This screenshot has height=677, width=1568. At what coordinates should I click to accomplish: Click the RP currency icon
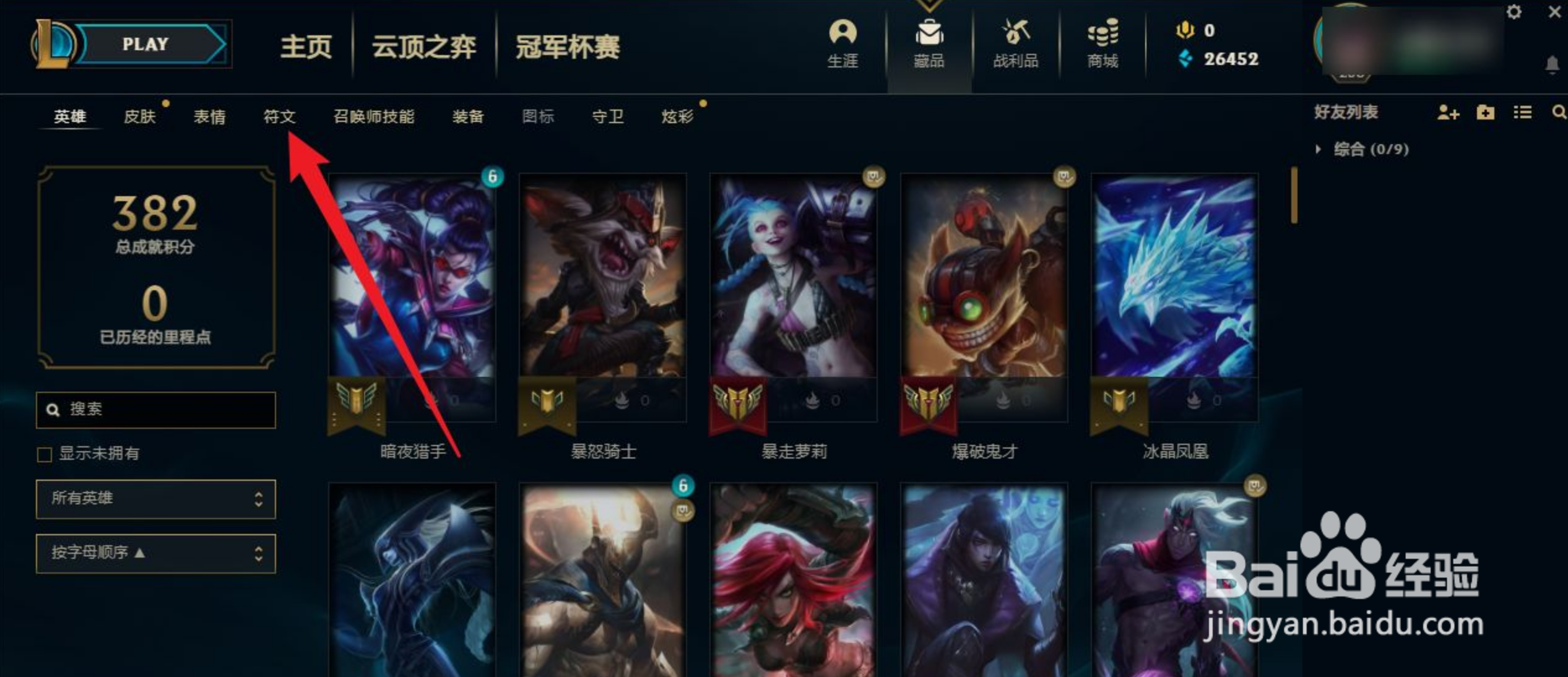pos(1185,29)
